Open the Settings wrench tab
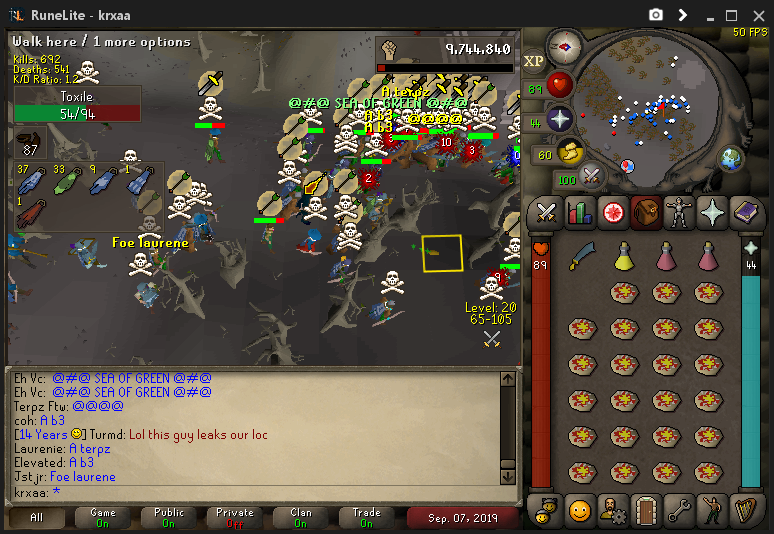This screenshot has width=774, height=534. pos(679,510)
